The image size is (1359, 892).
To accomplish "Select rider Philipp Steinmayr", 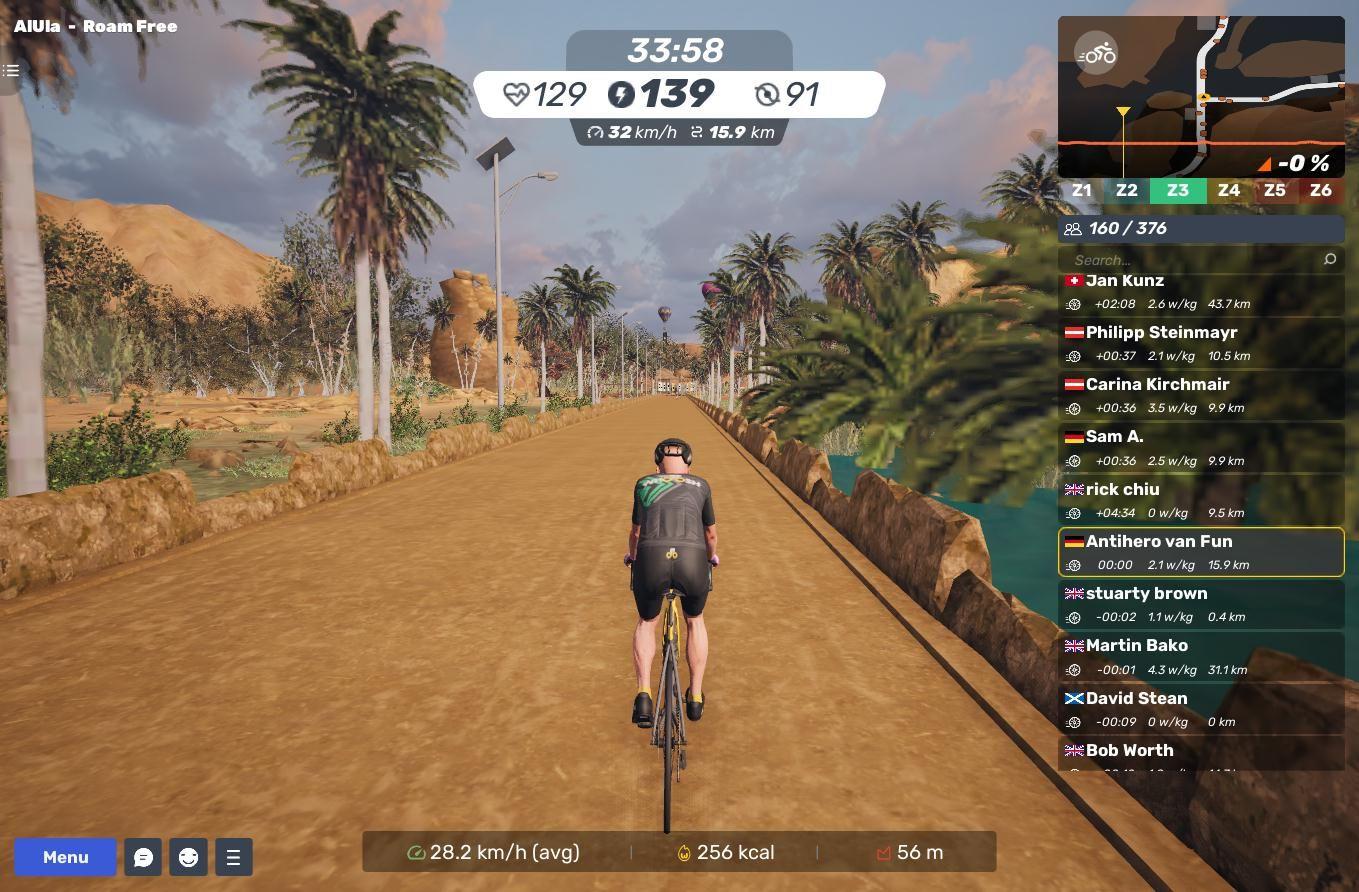I will (1200, 343).
